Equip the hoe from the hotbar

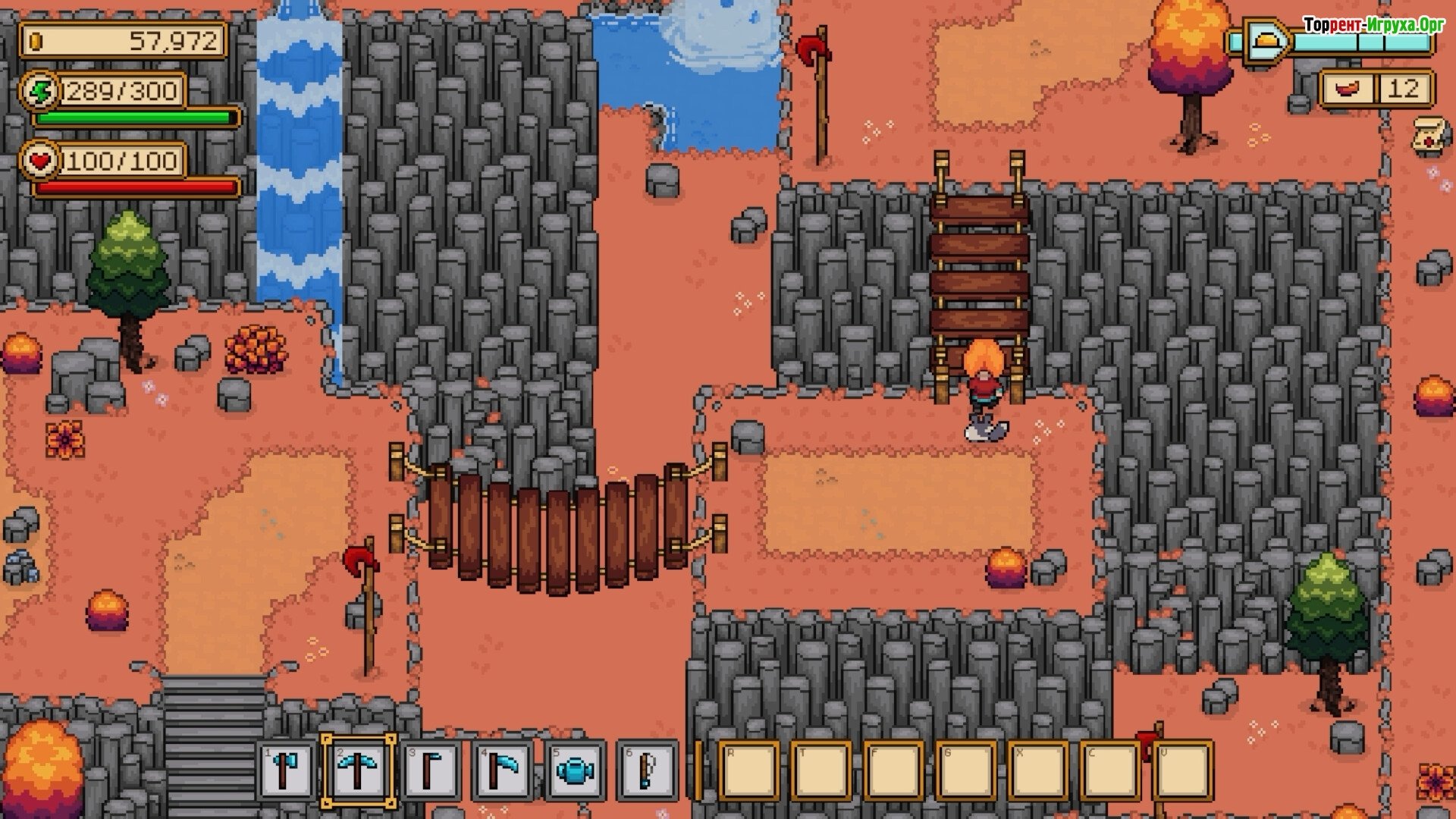(x=431, y=771)
